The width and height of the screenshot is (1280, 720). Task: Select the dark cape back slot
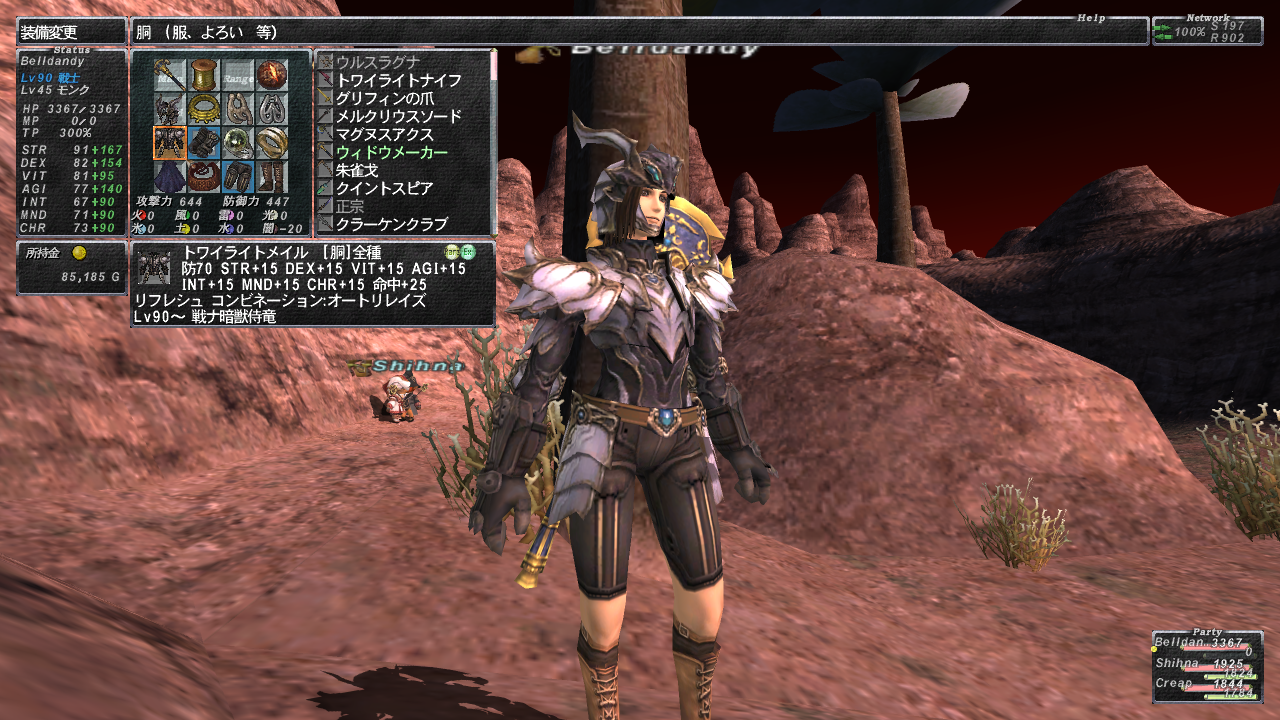coord(170,177)
